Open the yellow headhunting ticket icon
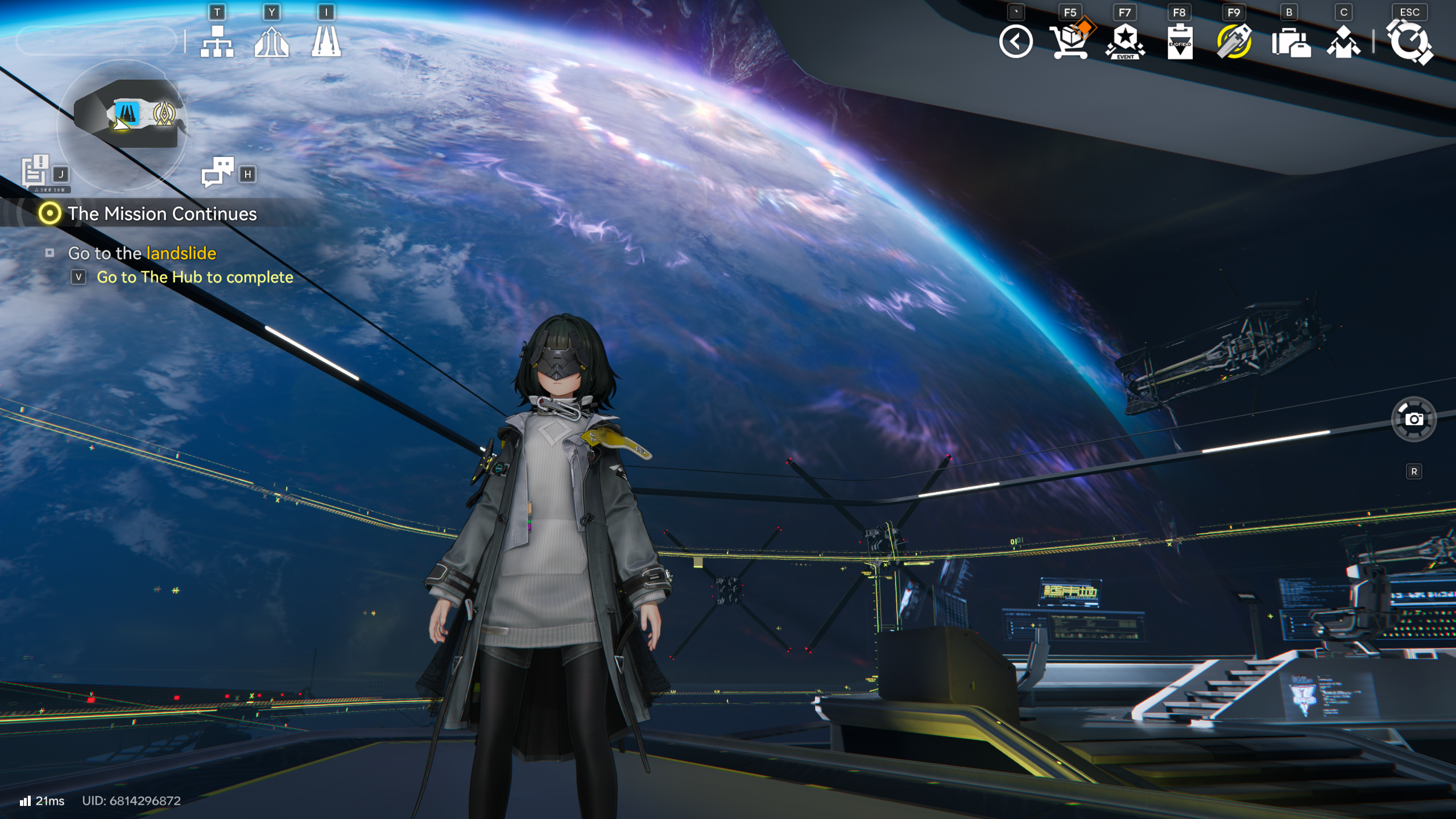 pyautogui.click(x=1234, y=42)
